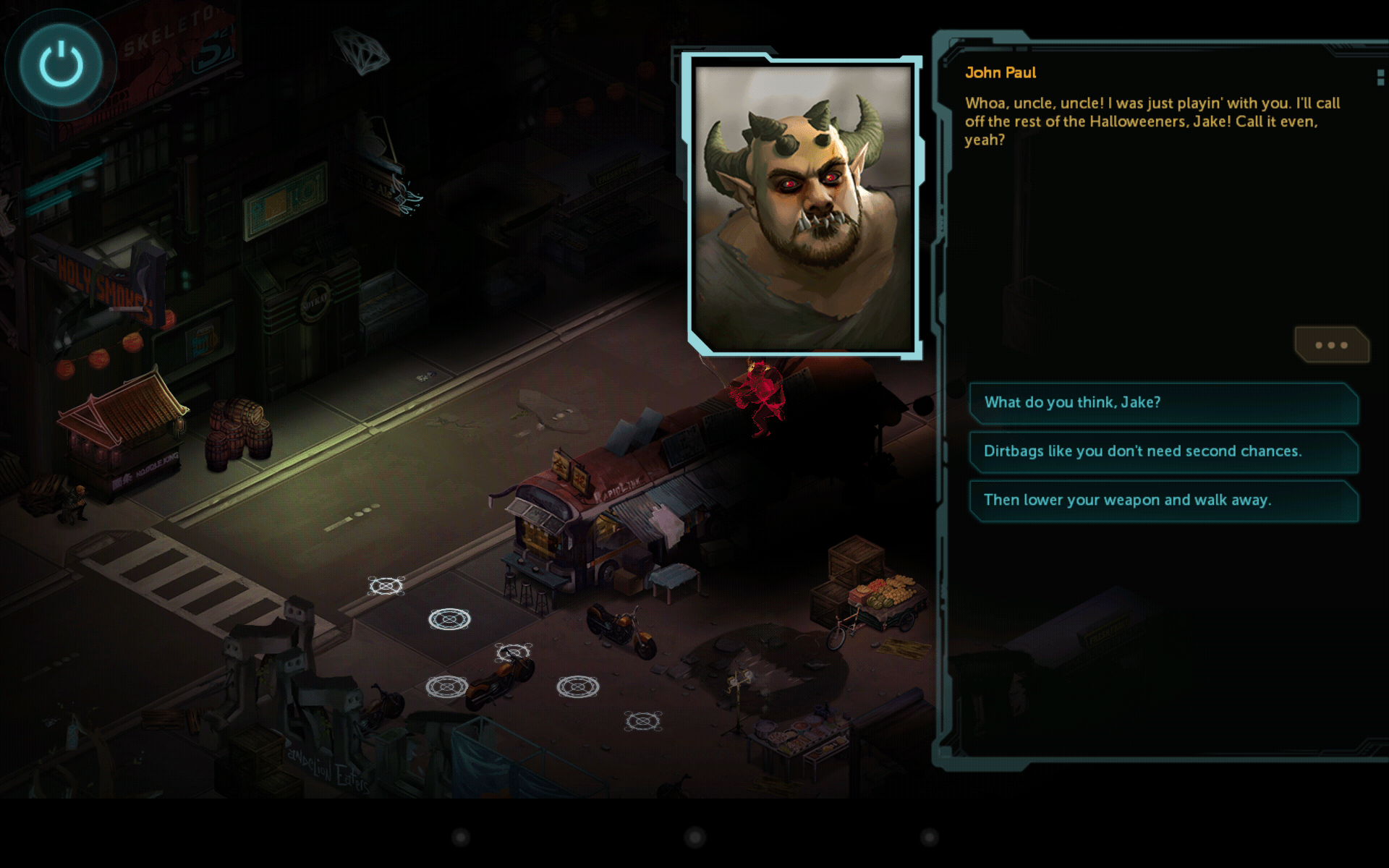Pick "Then lower your weapon and walk away"
Viewport: 1389px width, 868px height.
tap(1163, 501)
